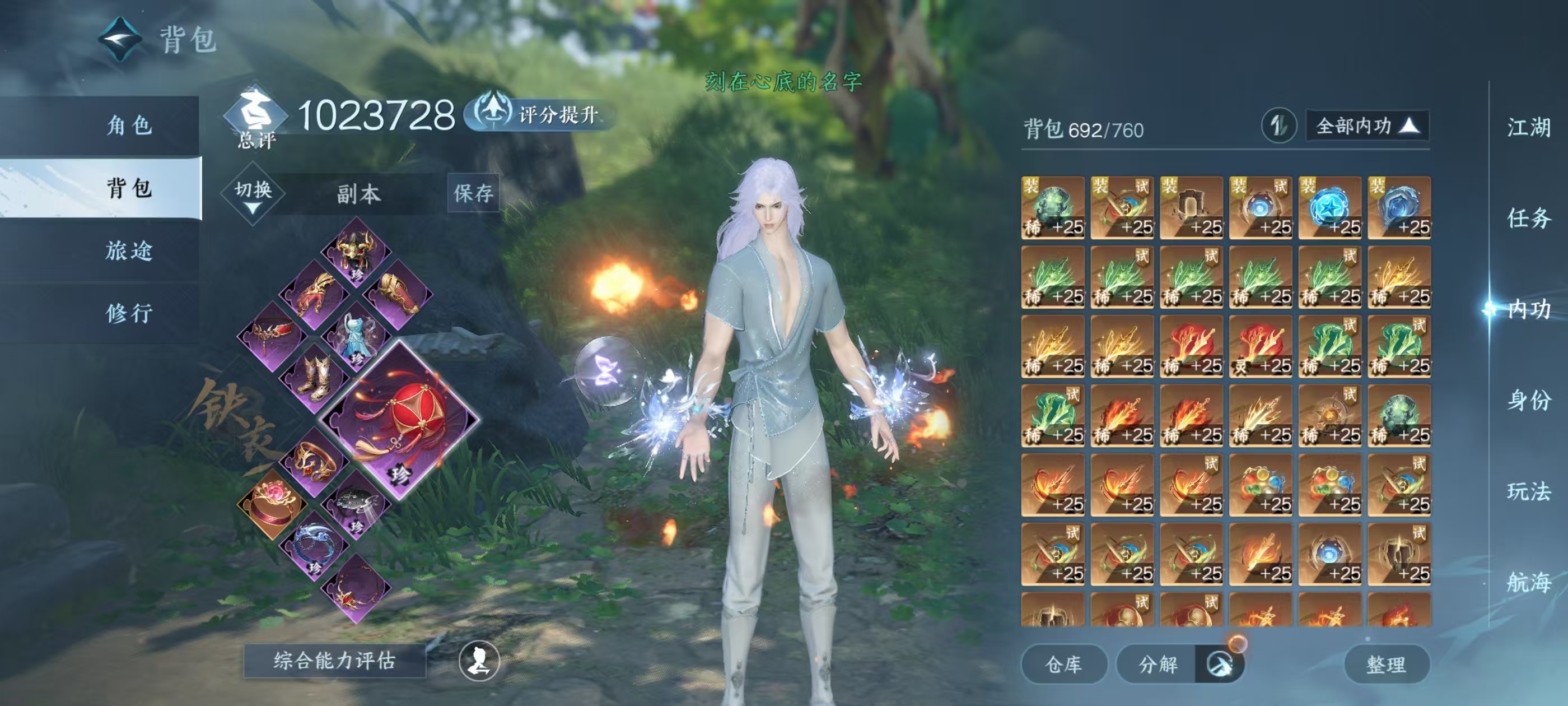Open the 综合能力评估 panel
This screenshot has height=706, width=1568.
[334, 660]
